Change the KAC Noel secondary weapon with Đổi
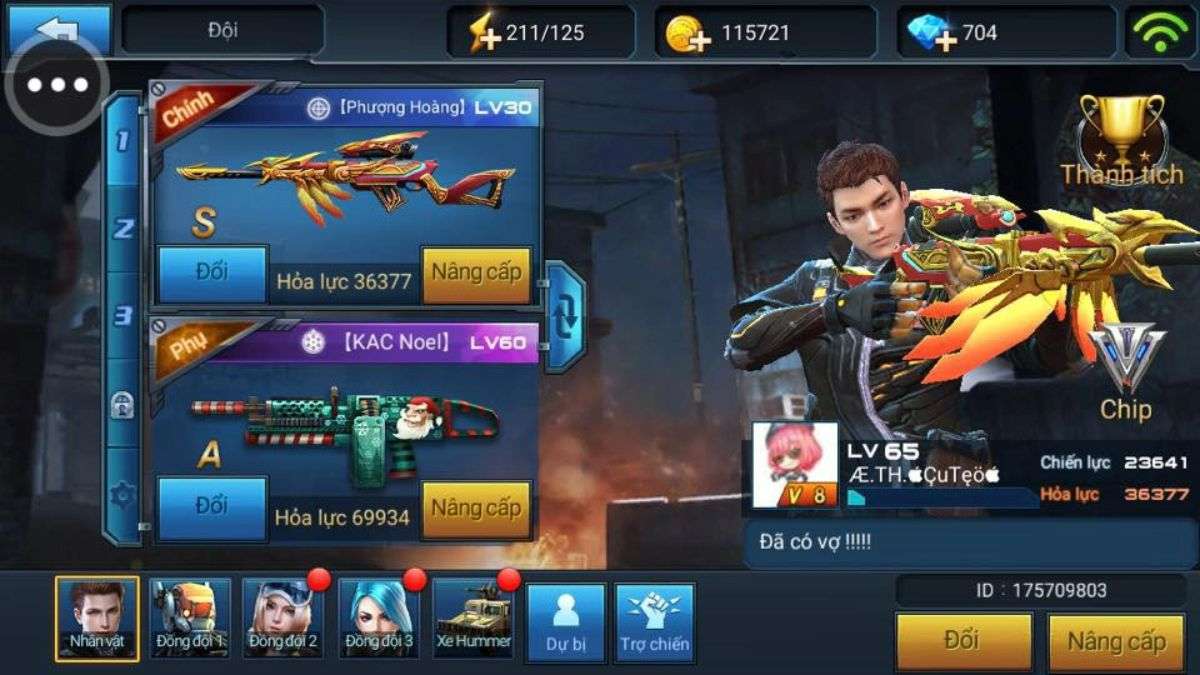This screenshot has height=675, width=1200. click(x=212, y=507)
